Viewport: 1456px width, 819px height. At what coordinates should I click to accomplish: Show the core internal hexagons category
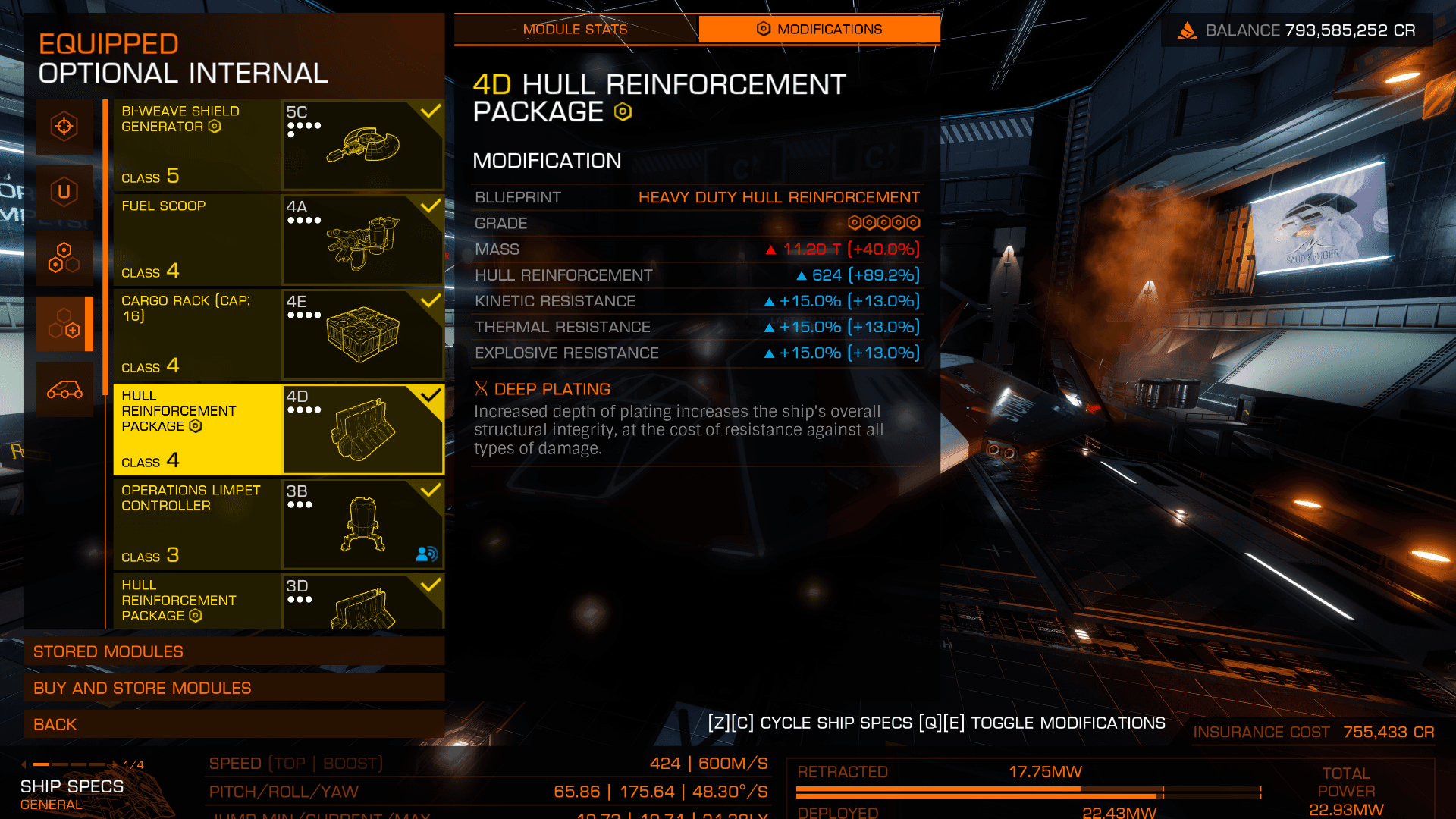pyautogui.click(x=64, y=258)
